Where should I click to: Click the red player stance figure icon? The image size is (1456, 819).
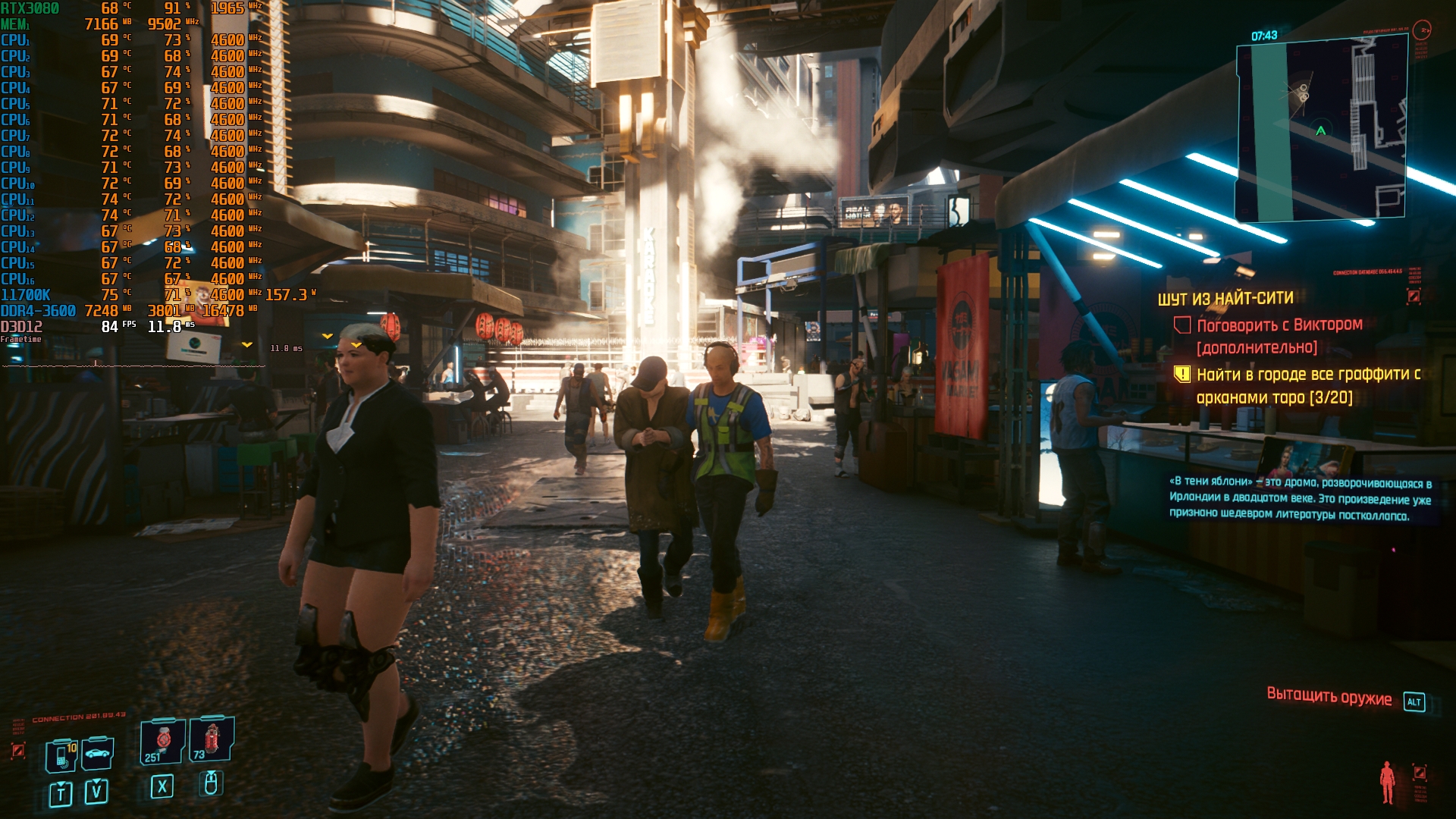coord(1388,782)
